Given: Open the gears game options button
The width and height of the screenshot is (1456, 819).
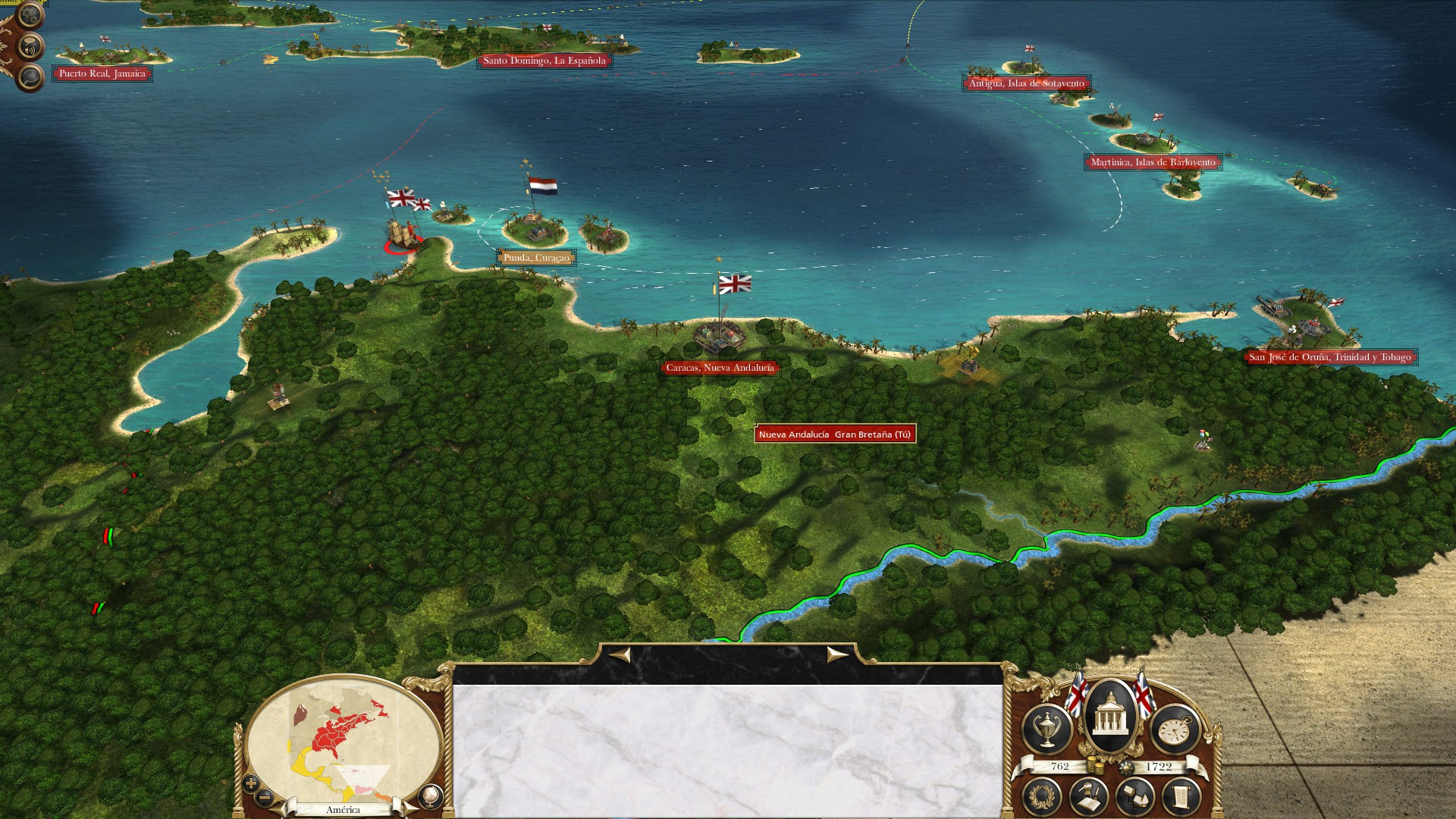Looking at the screenshot, I should (30, 16).
